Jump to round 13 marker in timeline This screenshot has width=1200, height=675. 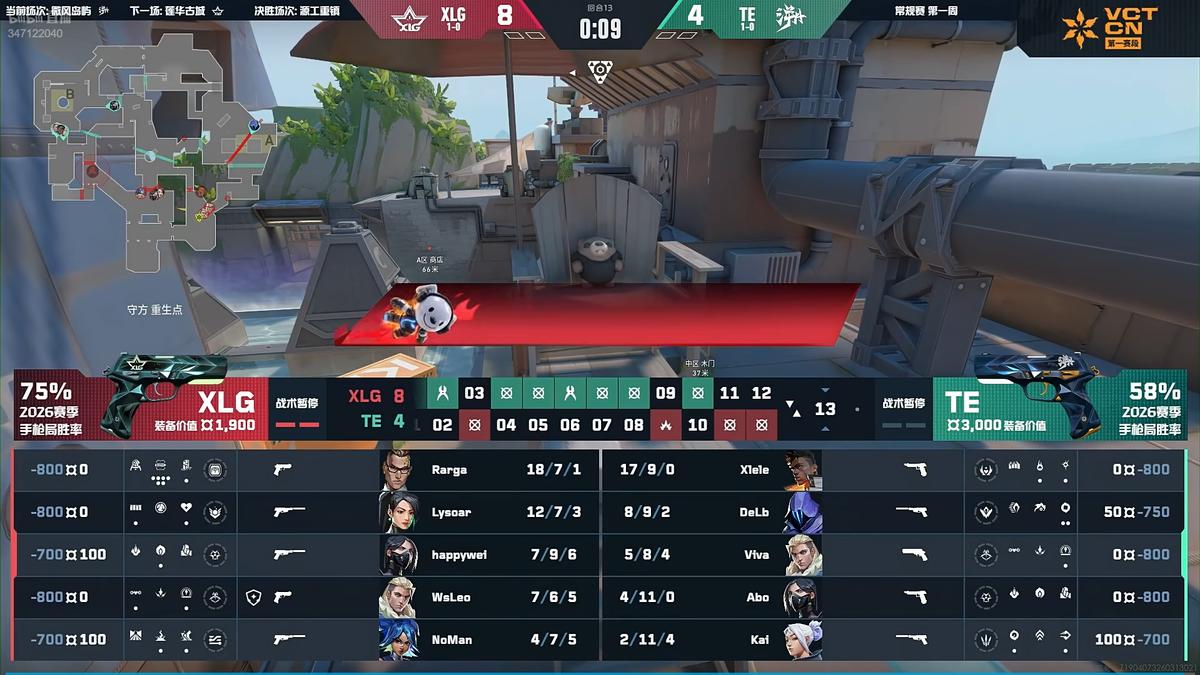[x=825, y=408]
